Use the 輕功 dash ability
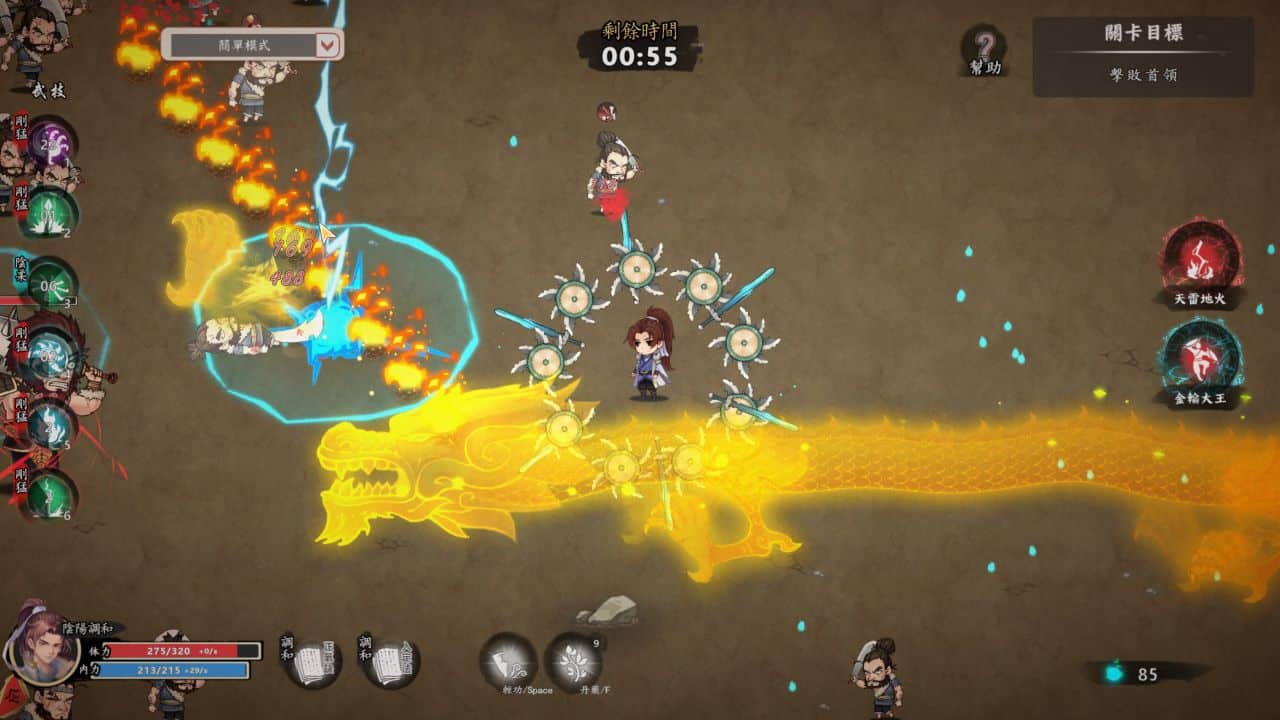 click(508, 659)
